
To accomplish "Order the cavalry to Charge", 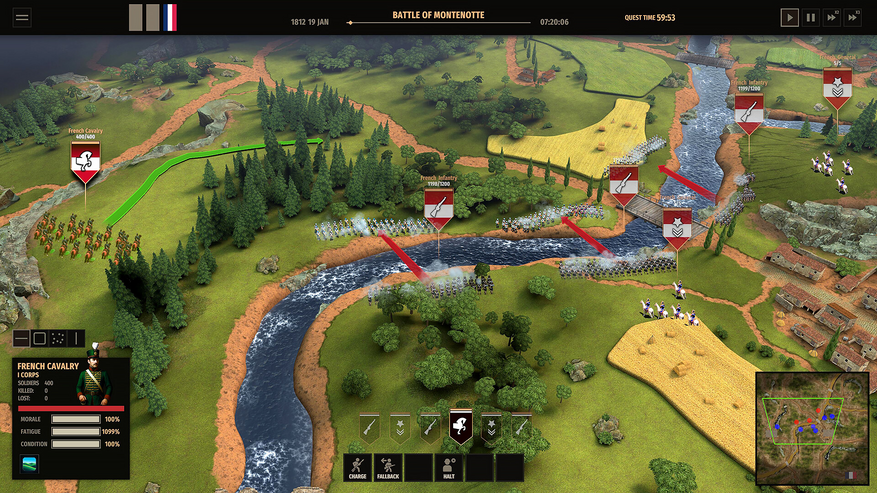I will pos(357,467).
